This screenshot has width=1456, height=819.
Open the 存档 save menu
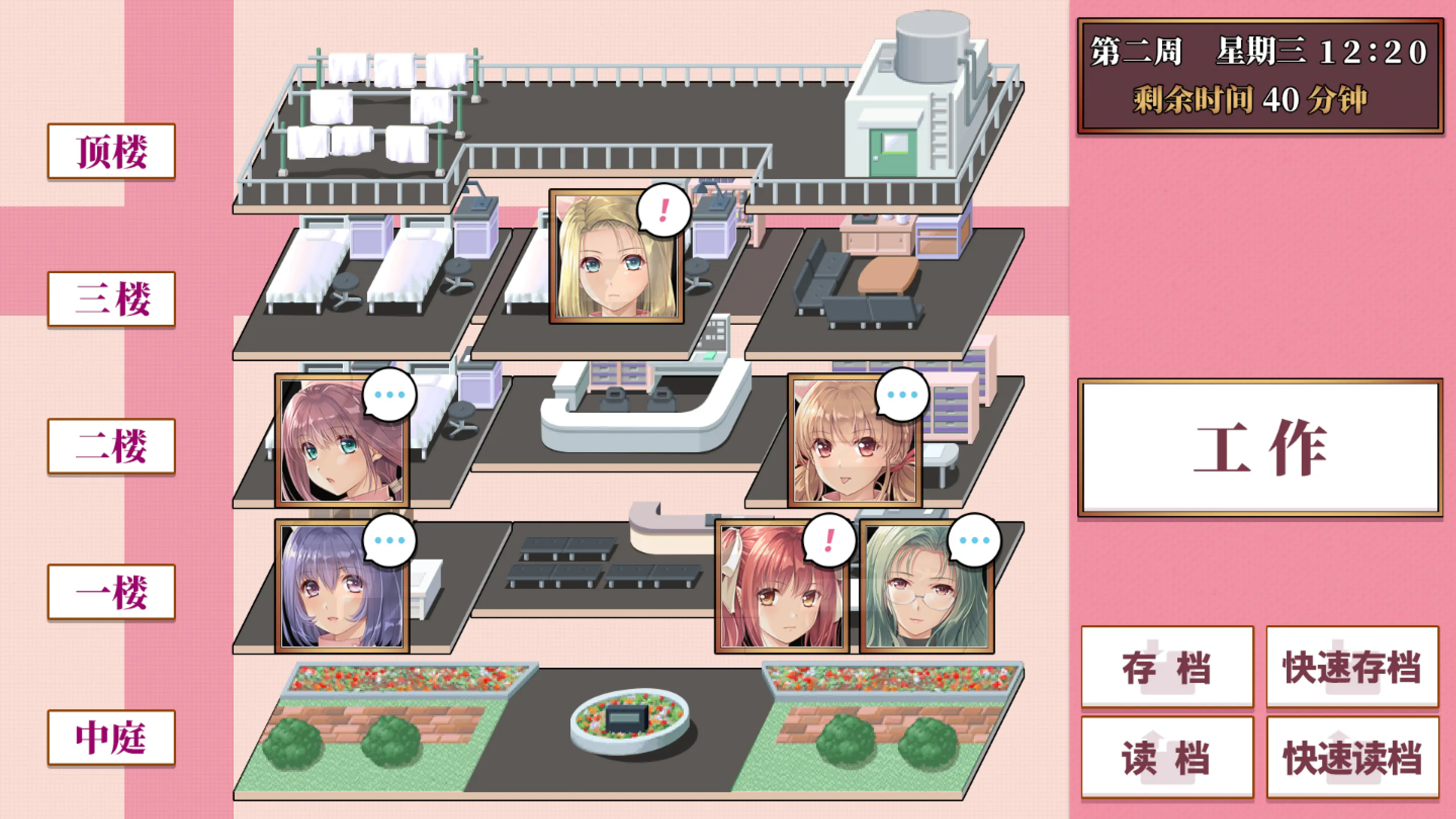pos(1167,667)
